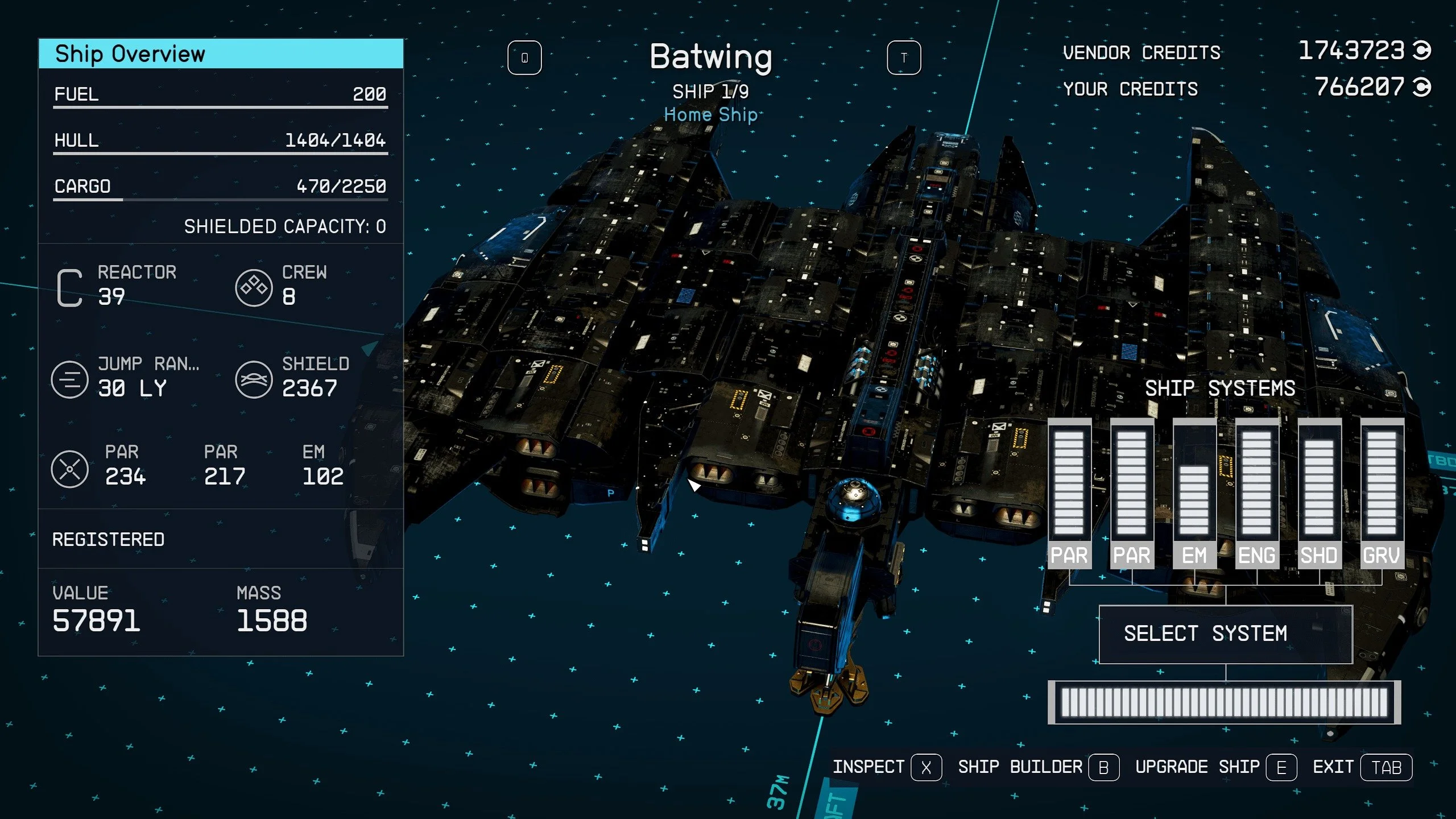Screen dimensions: 1456x819
Task: Select the EM weapon system bar
Action: click(1194, 494)
